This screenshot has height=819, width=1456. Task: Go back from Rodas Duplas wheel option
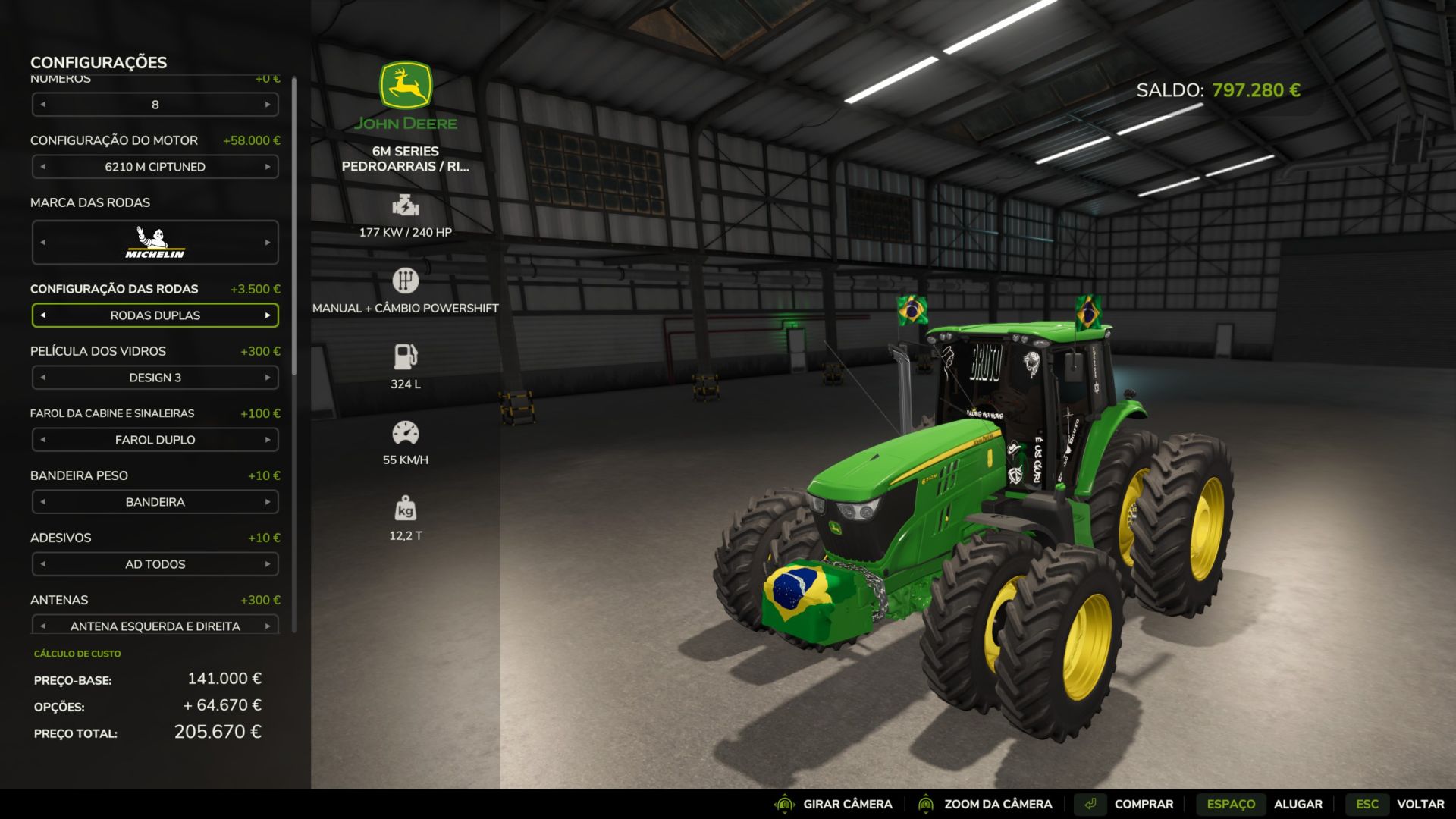coord(43,315)
